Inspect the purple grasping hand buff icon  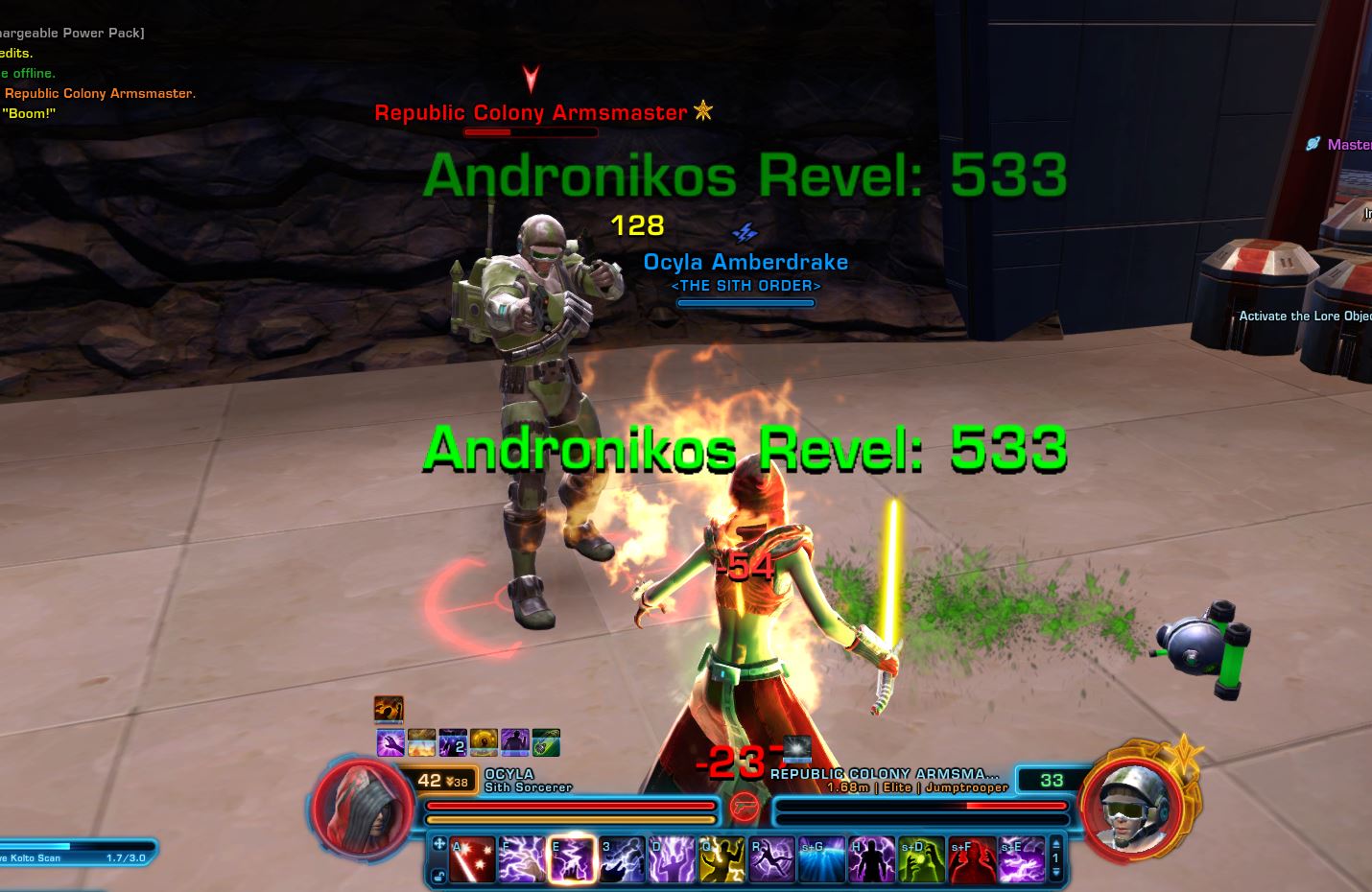390,742
